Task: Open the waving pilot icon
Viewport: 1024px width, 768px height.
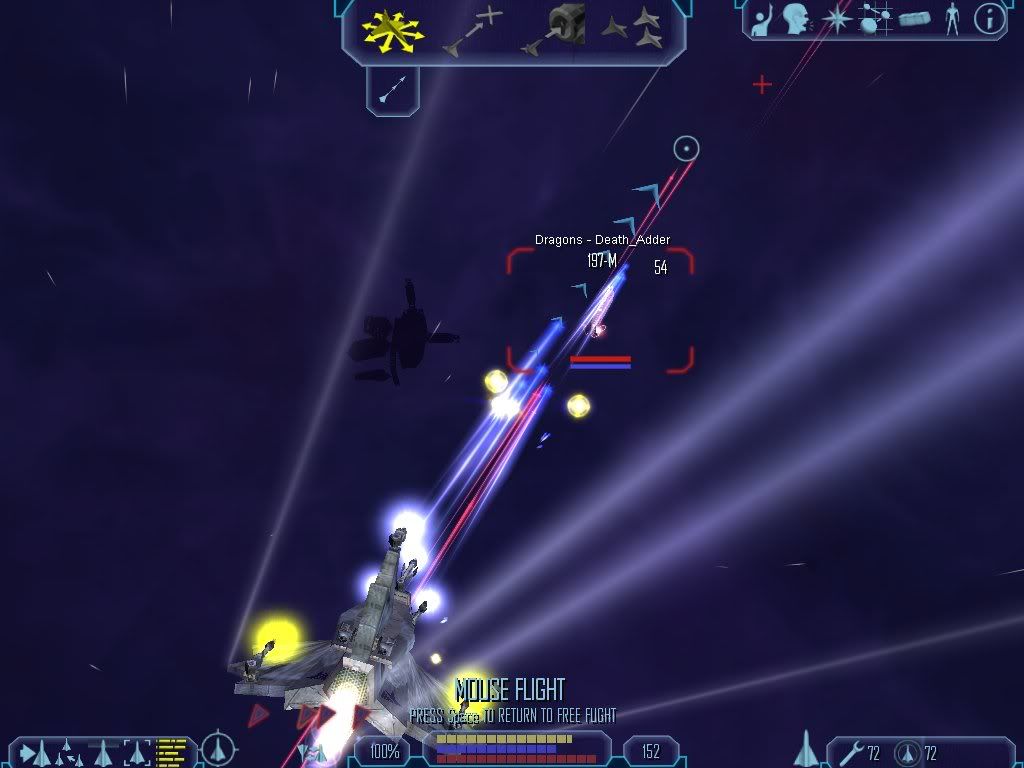Action: (763, 18)
